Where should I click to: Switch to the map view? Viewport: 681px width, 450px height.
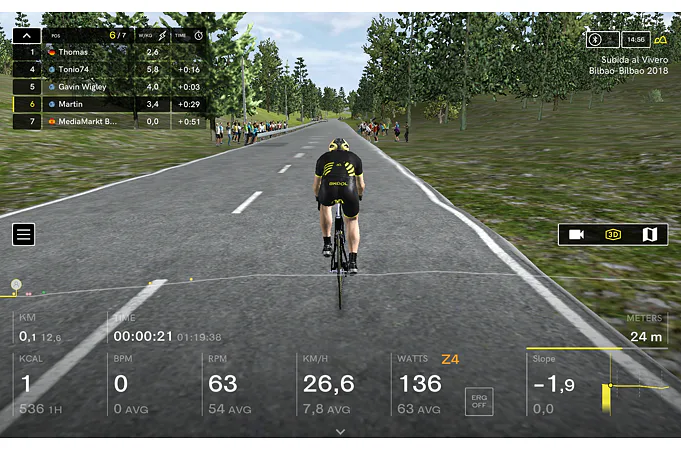pyautogui.click(x=649, y=234)
